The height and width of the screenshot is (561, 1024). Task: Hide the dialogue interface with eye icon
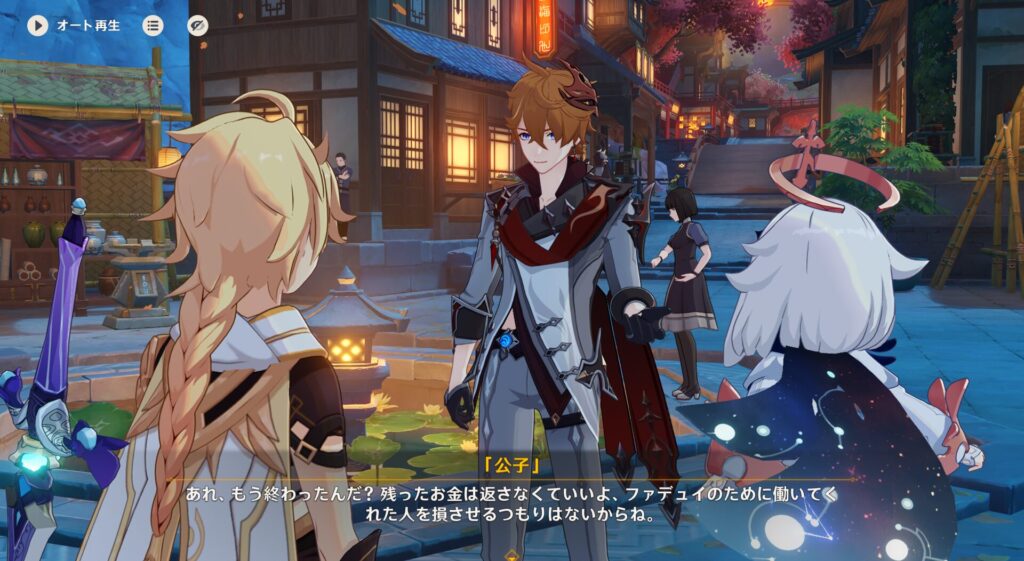pos(198,25)
